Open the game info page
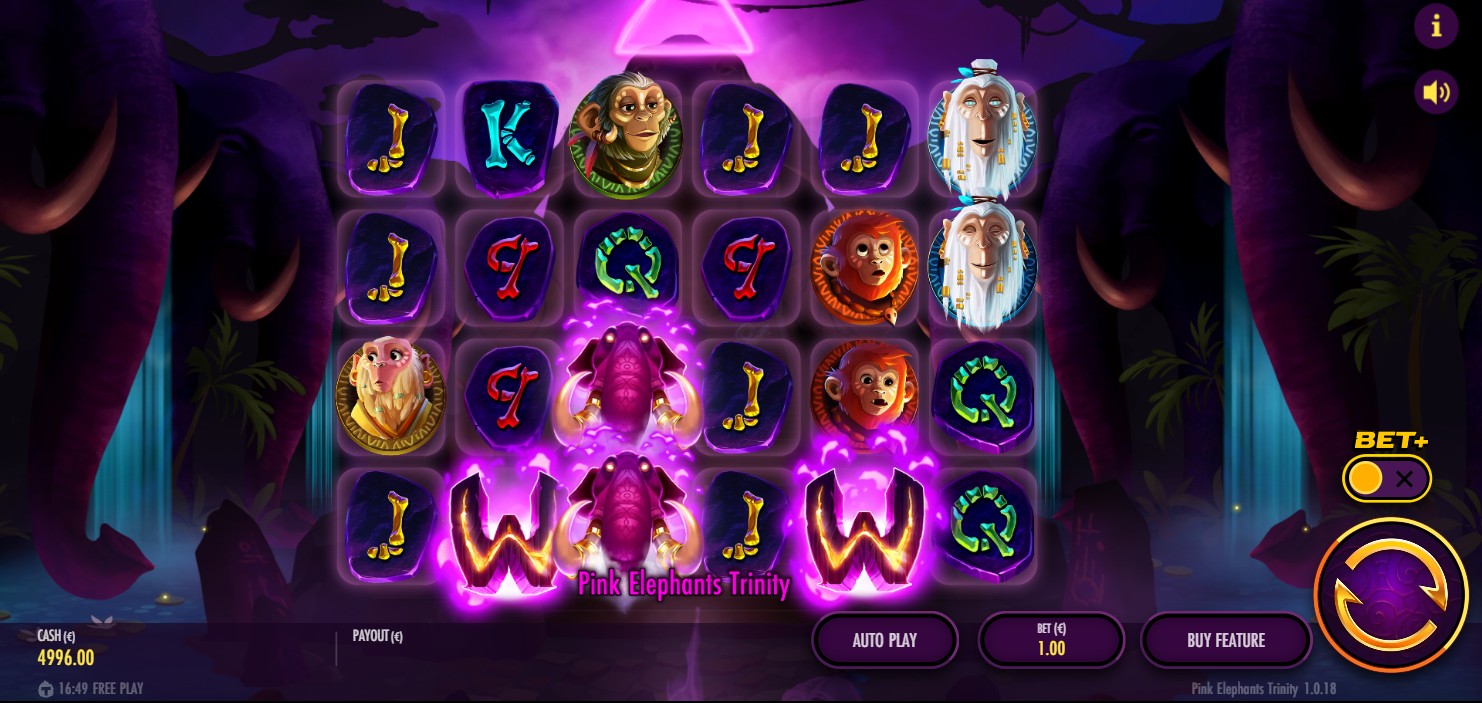Viewport: 1482px width, 703px height. click(1436, 27)
